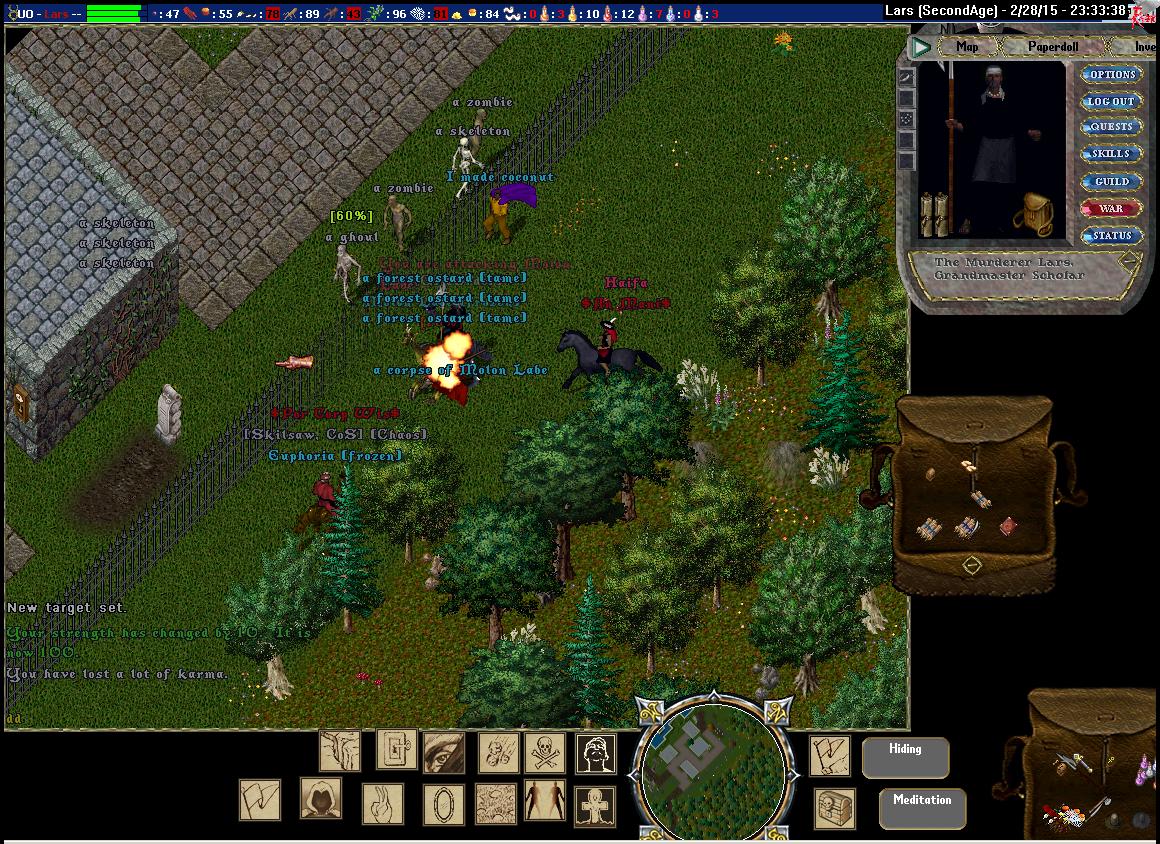
Task: Toggle the red War mode button
Action: [x=1112, y=209]
